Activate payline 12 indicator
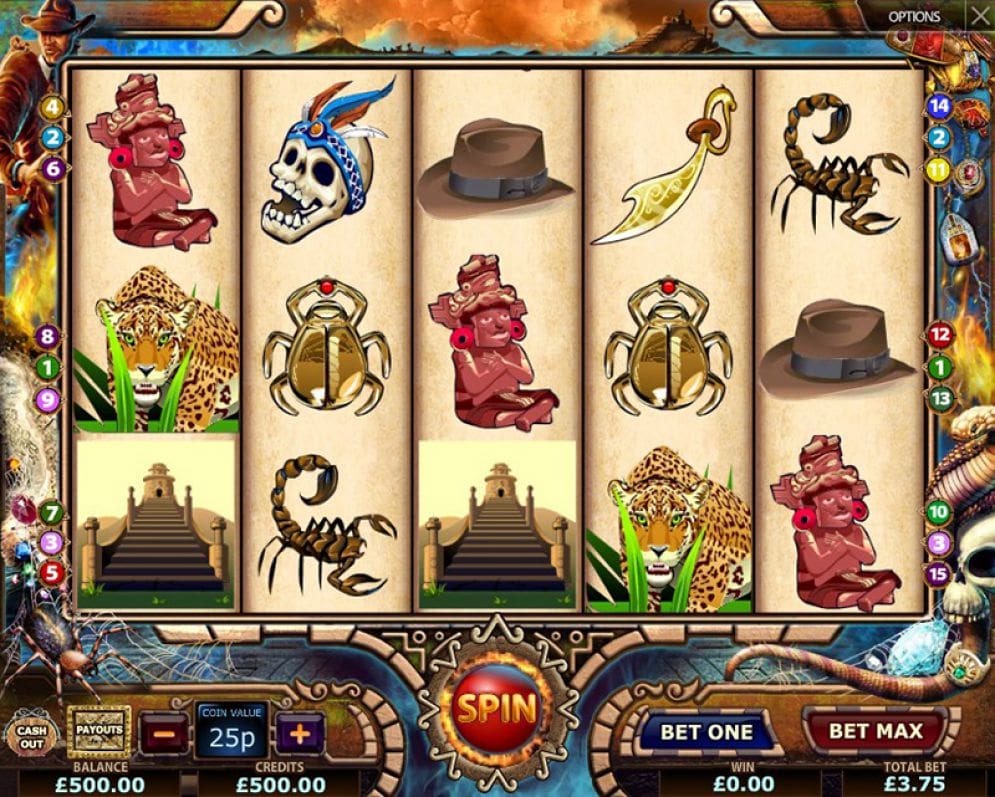Image resolution: width=995 pixels, height=797 pixels. [x=939, y=336]
